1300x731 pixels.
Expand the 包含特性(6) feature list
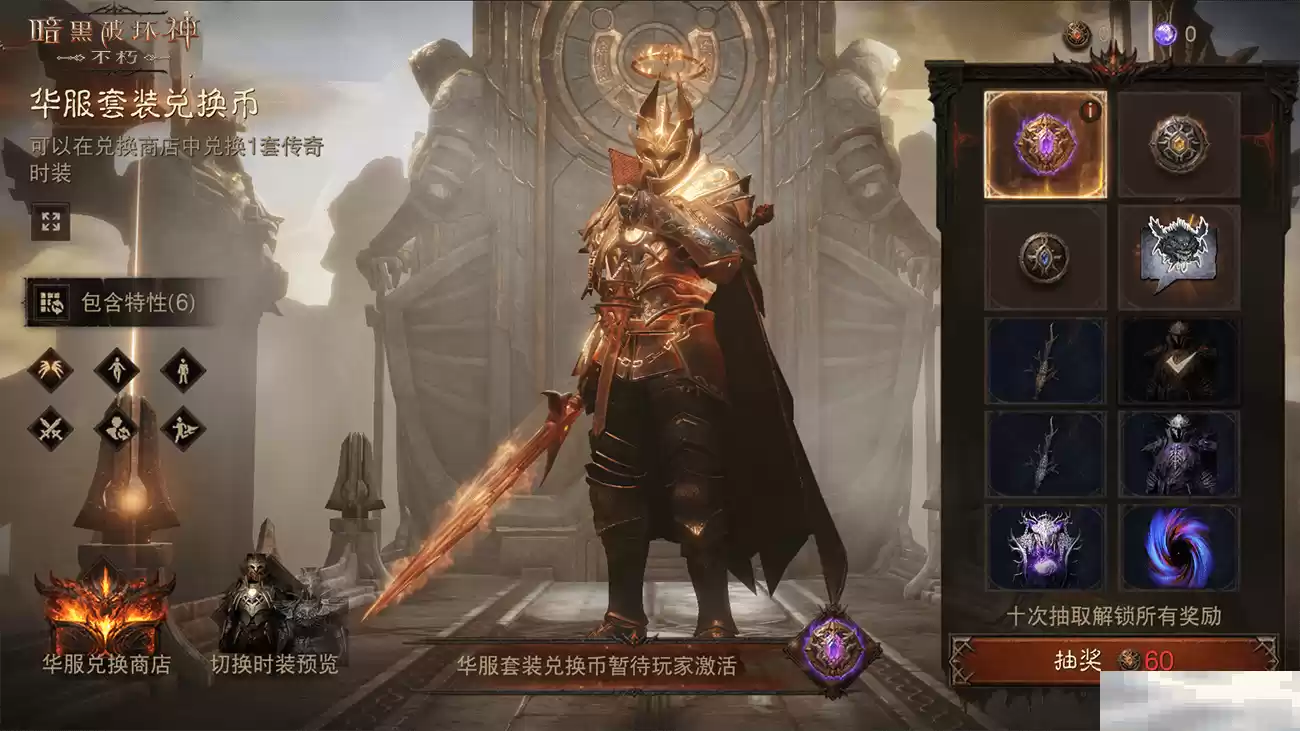[113, 299]
